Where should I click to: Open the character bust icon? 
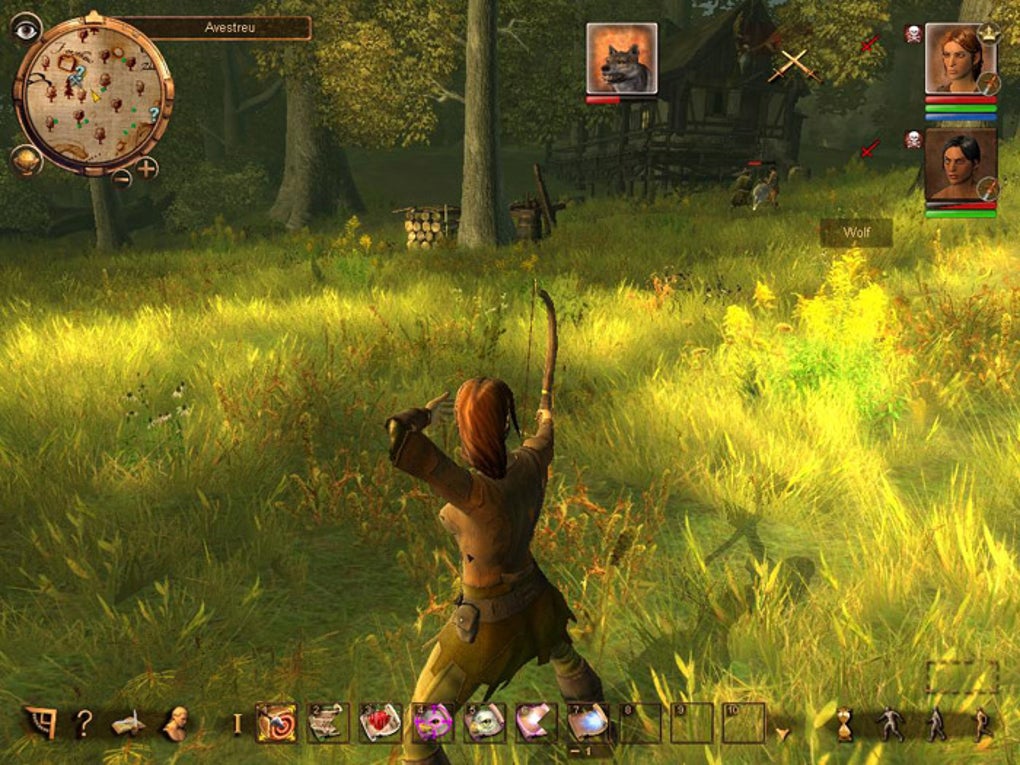(176, 723)
